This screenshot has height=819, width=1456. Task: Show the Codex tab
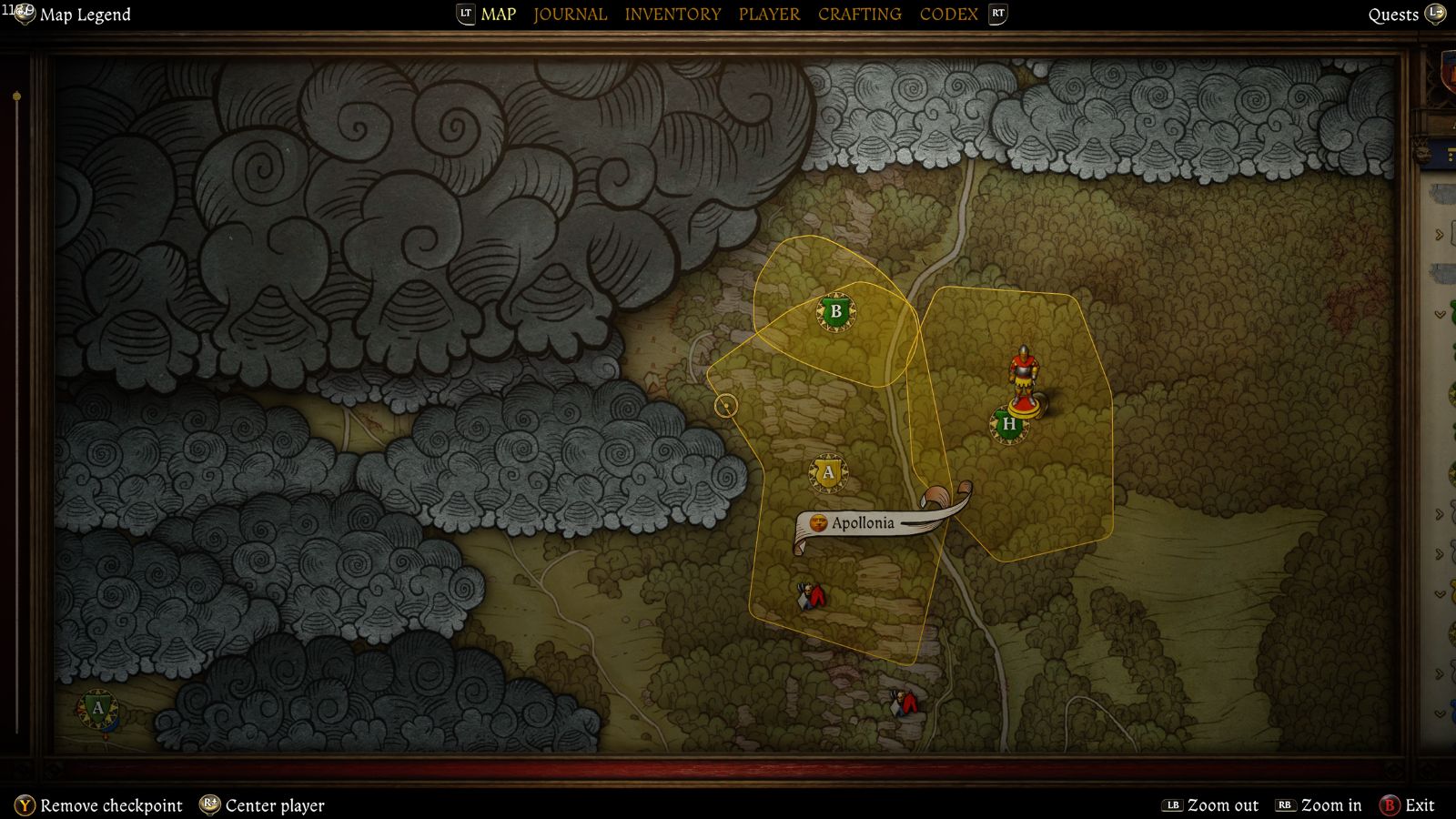pos(948,15)
